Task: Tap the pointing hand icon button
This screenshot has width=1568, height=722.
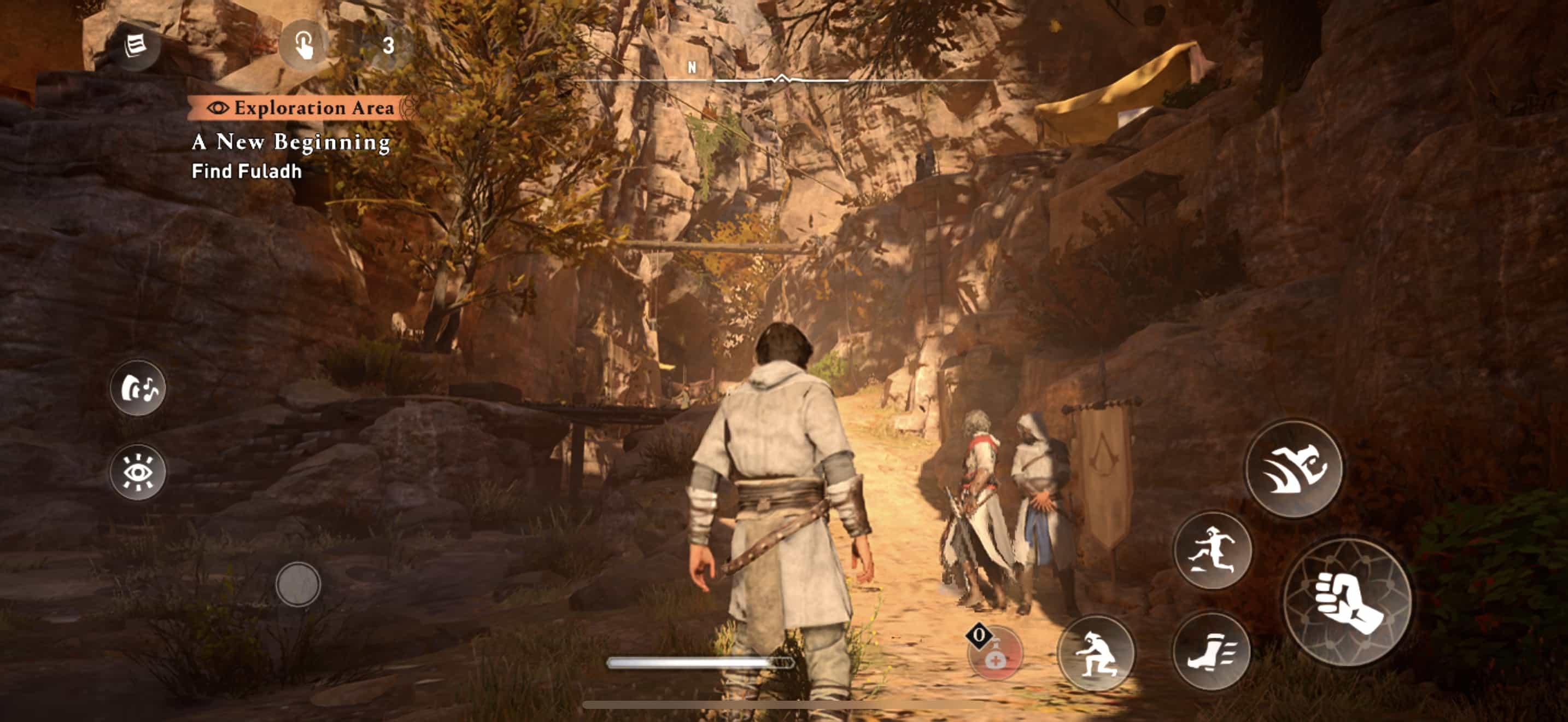Action: click(304, 45)
